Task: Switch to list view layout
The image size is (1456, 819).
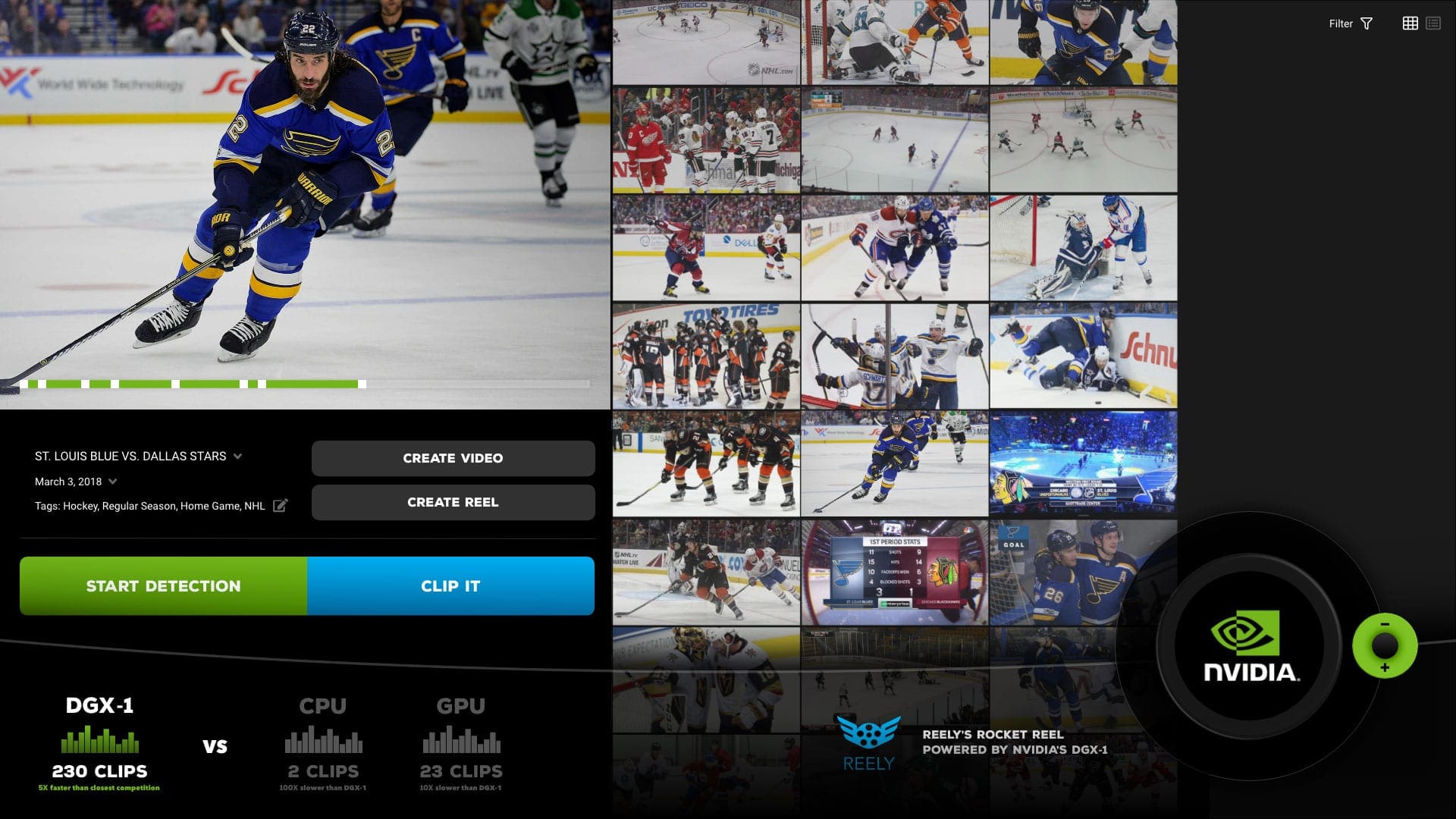Action: click(x=1432, y=24)
